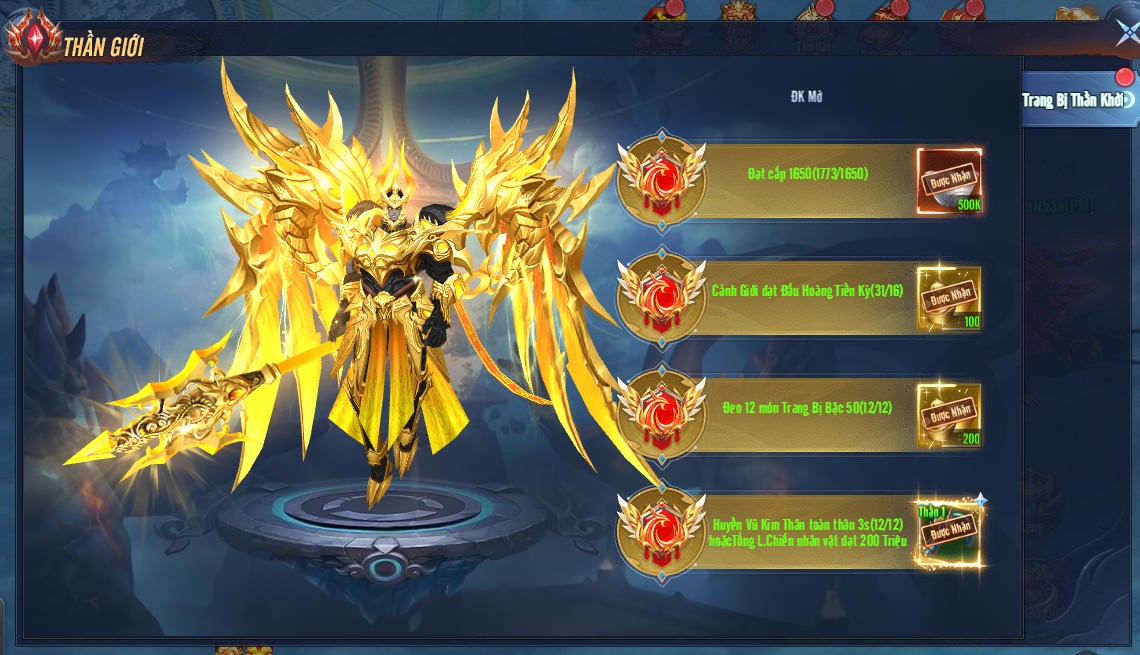Claim the 100 reward for Cảnh Giới

949,297
